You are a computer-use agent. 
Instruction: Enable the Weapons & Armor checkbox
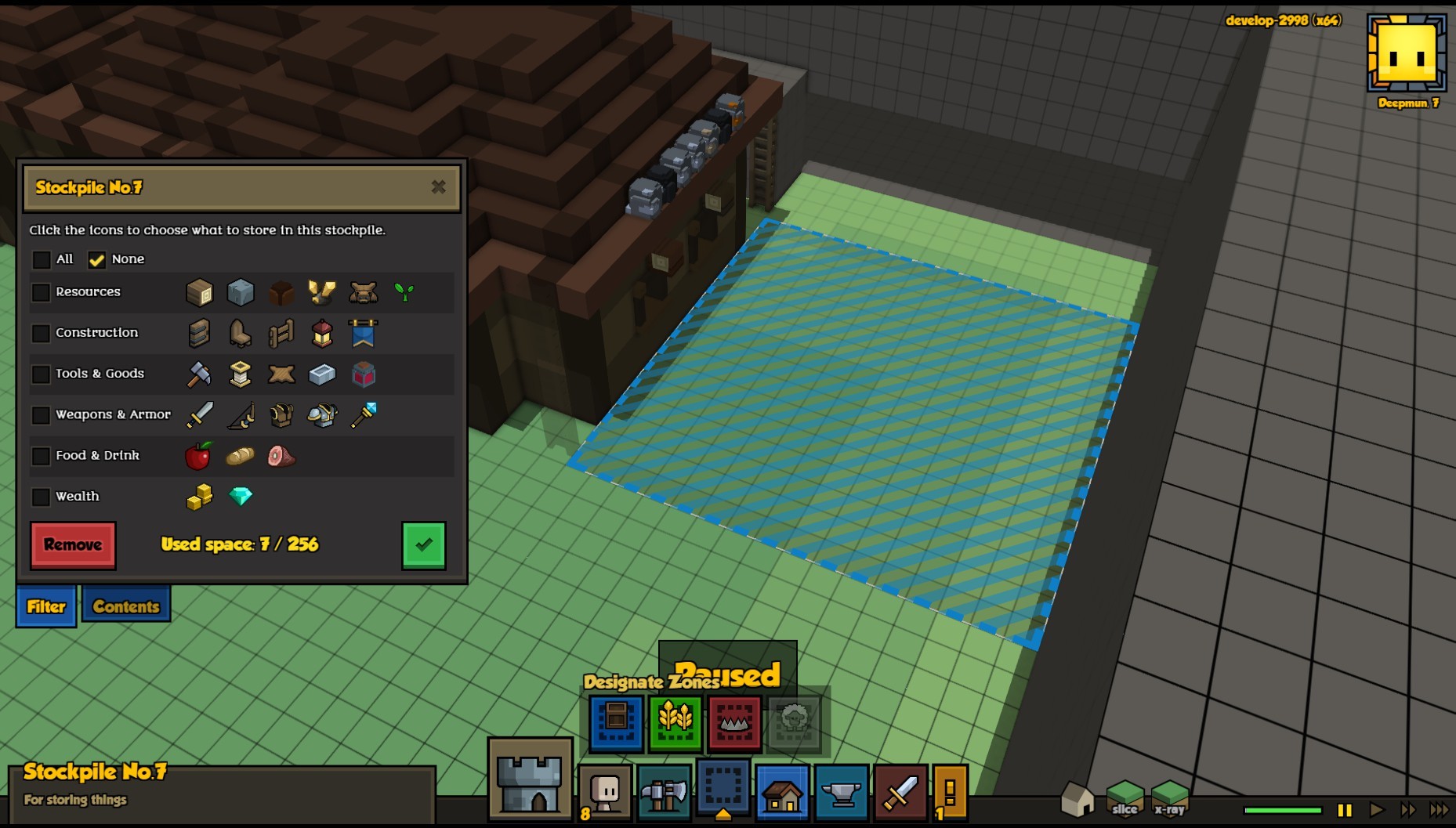click(41, 415)
